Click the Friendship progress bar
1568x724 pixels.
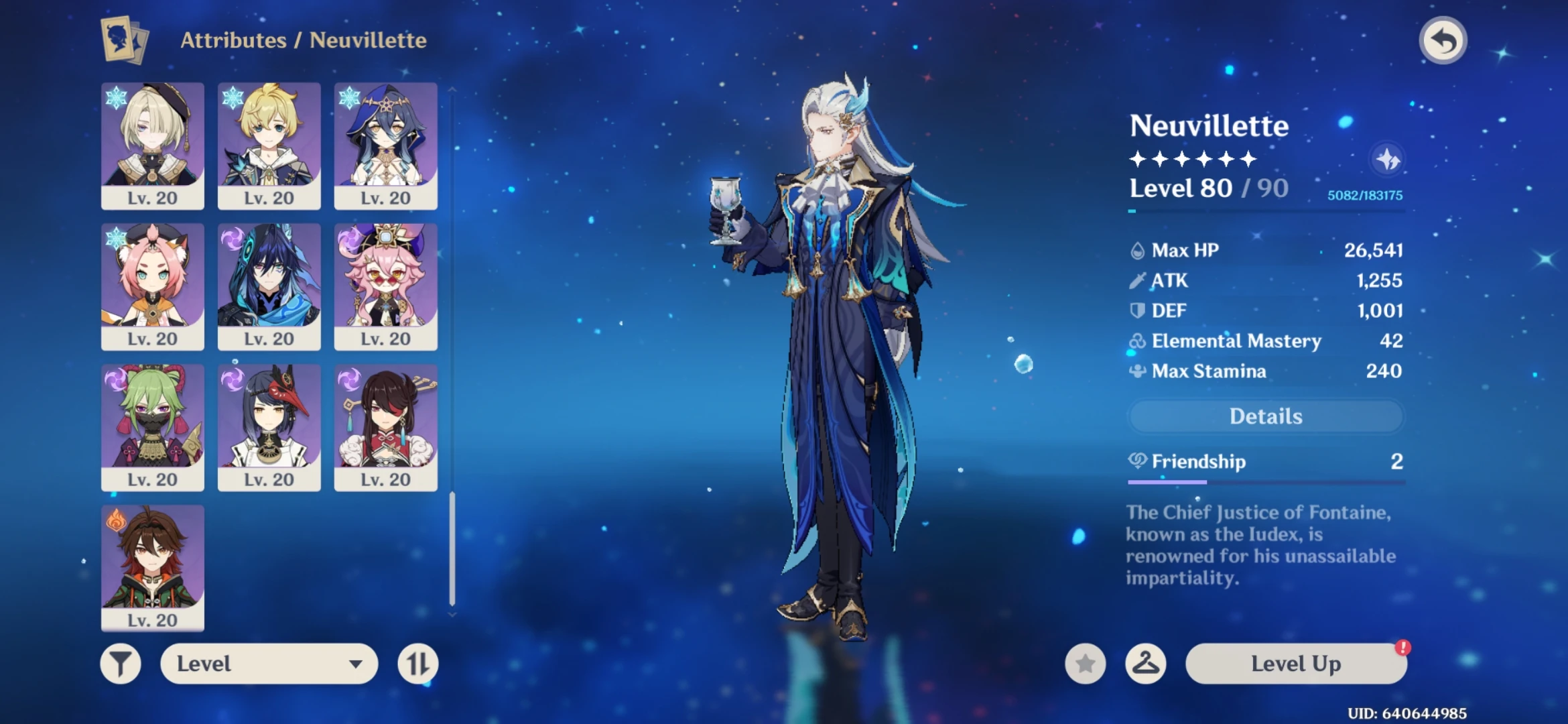[1266, 482]
